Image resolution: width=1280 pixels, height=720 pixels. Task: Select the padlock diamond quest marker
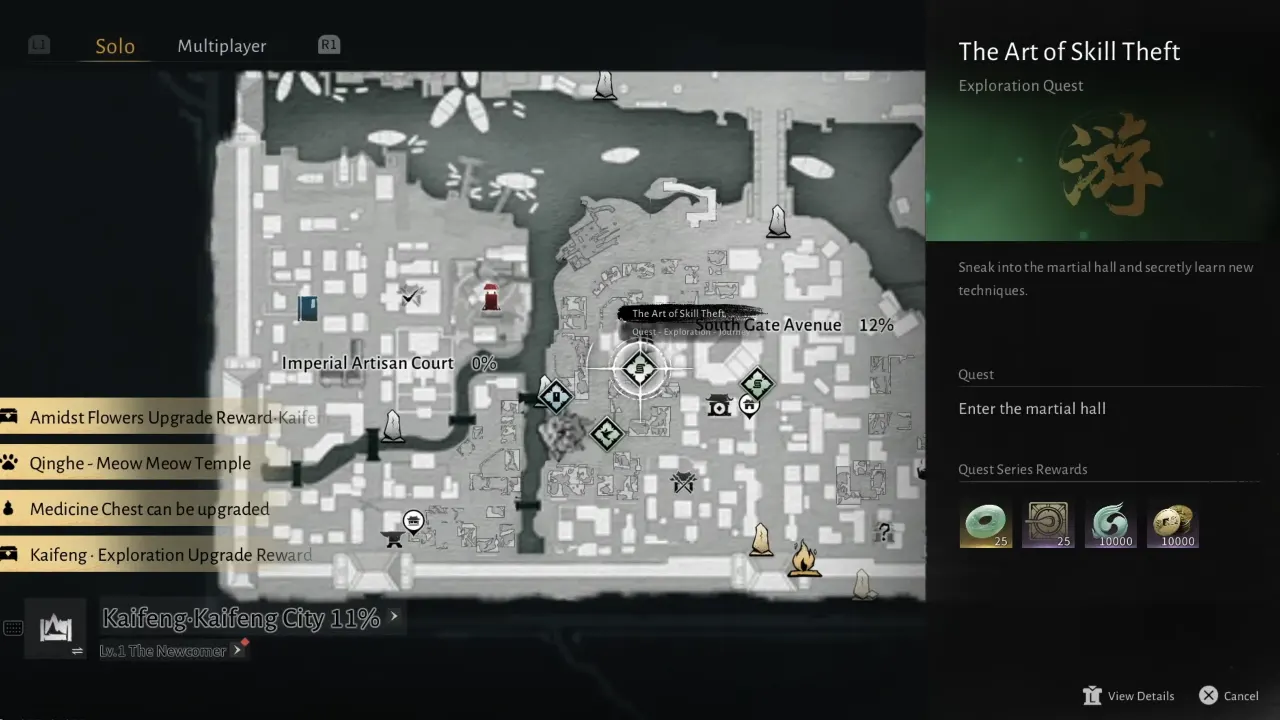[556, 397]
